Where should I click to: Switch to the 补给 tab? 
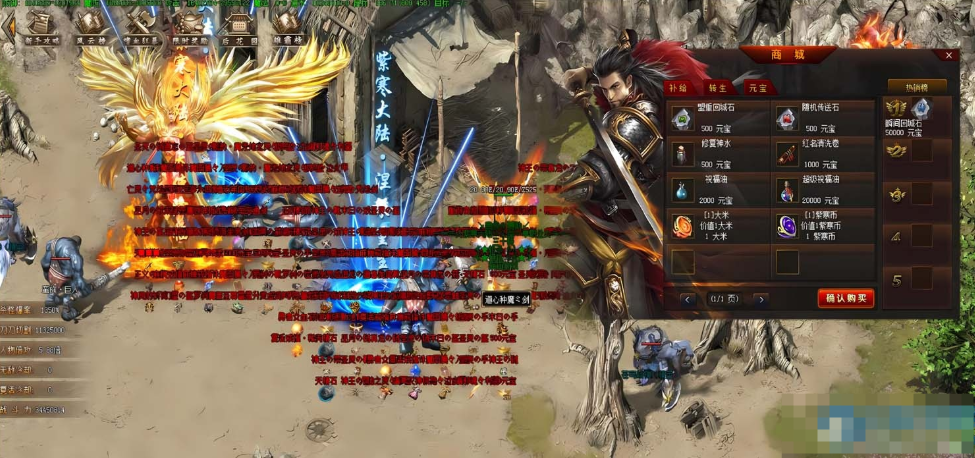[680, 89]
